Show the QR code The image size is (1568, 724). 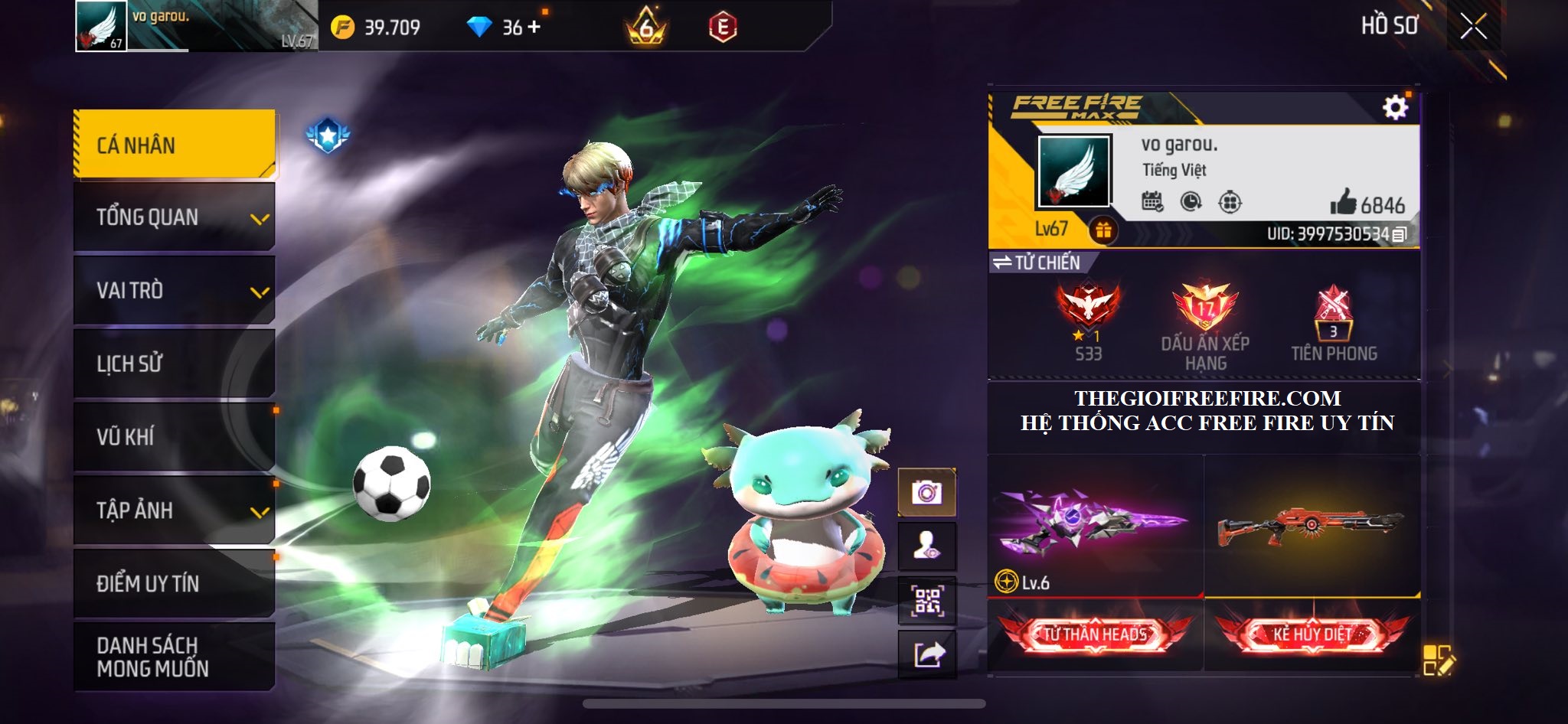(x=926, y=601)
